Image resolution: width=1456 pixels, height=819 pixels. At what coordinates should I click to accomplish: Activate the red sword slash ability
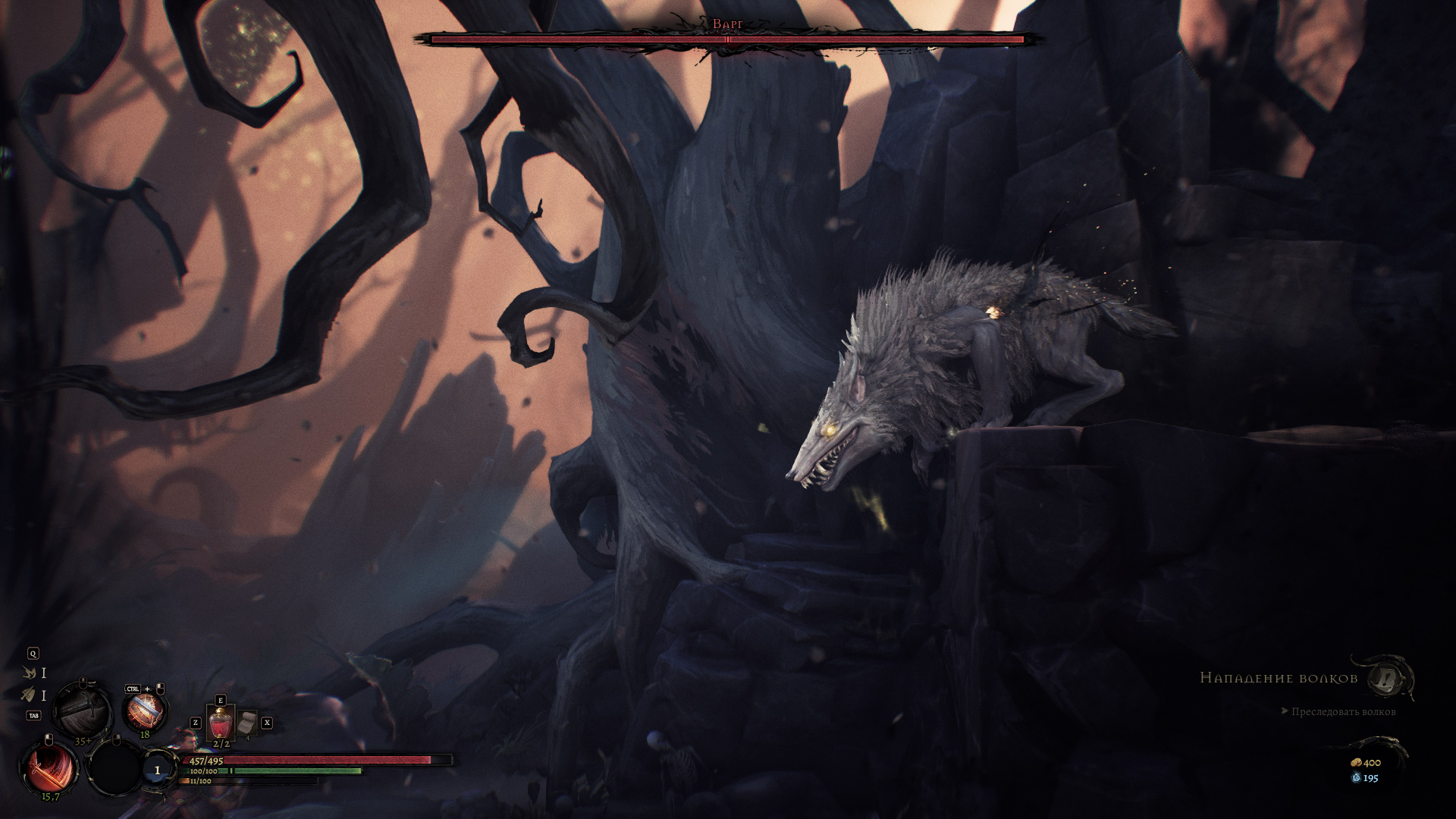(x=49, y=767)
